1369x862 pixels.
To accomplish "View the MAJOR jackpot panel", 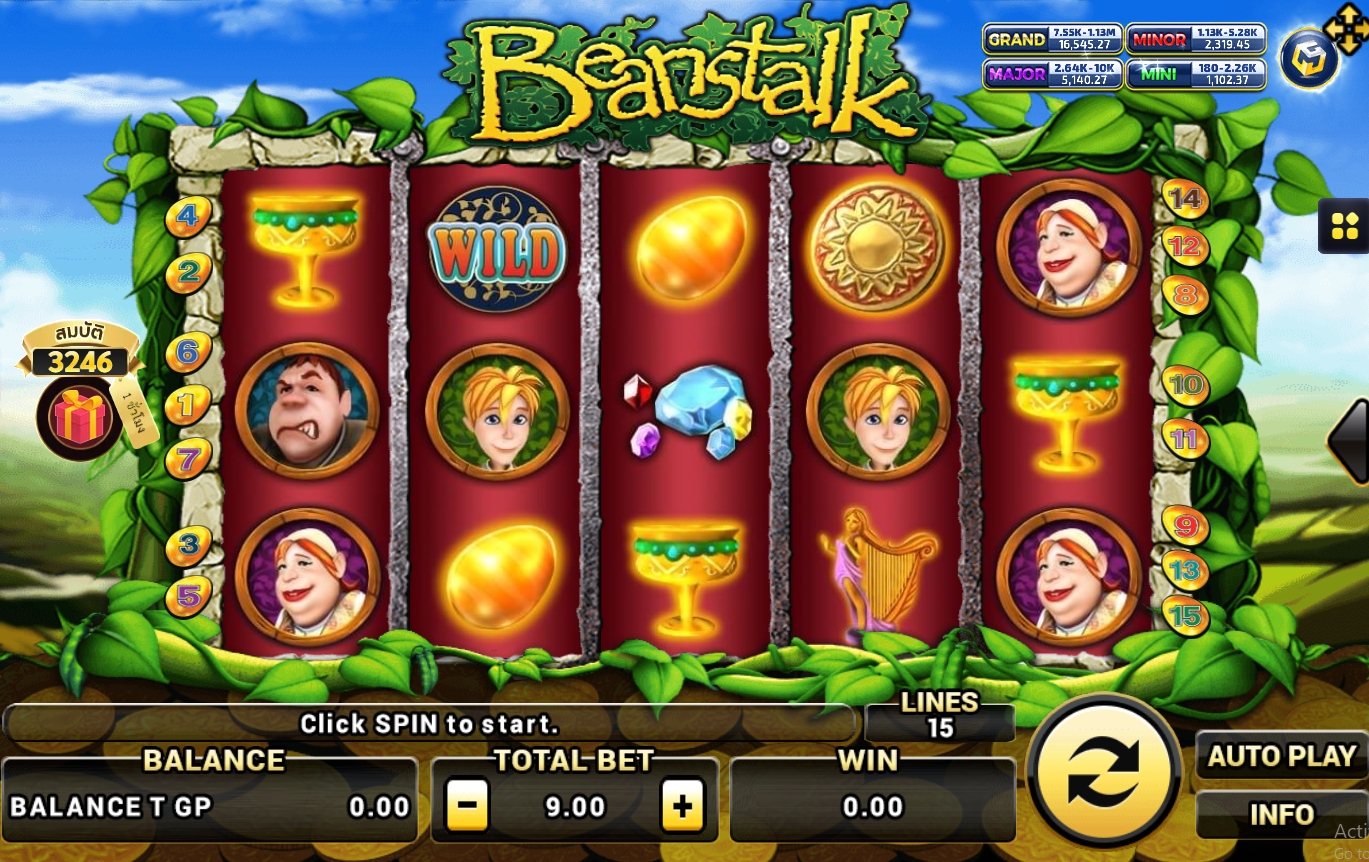I will click(1051, 75).
